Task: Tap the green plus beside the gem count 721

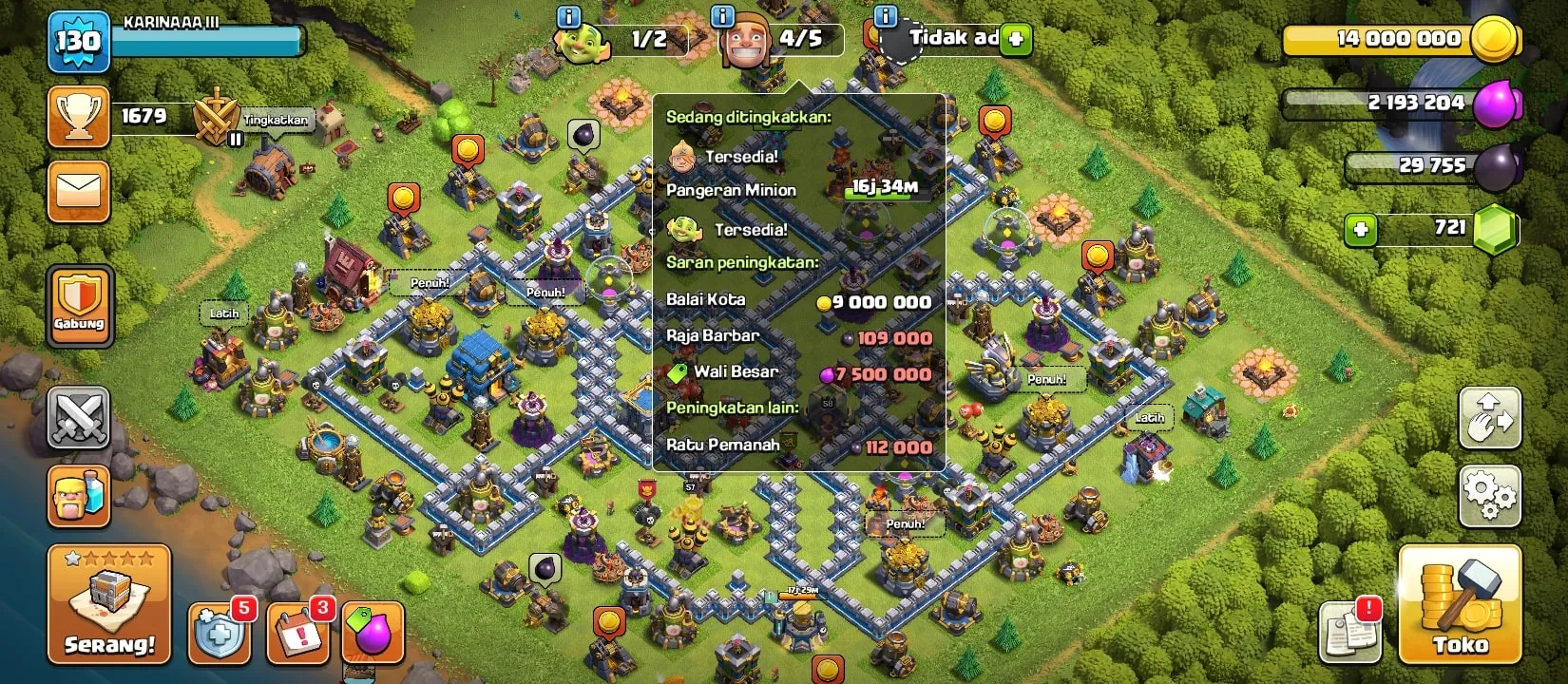Action: coord(1360,228)
